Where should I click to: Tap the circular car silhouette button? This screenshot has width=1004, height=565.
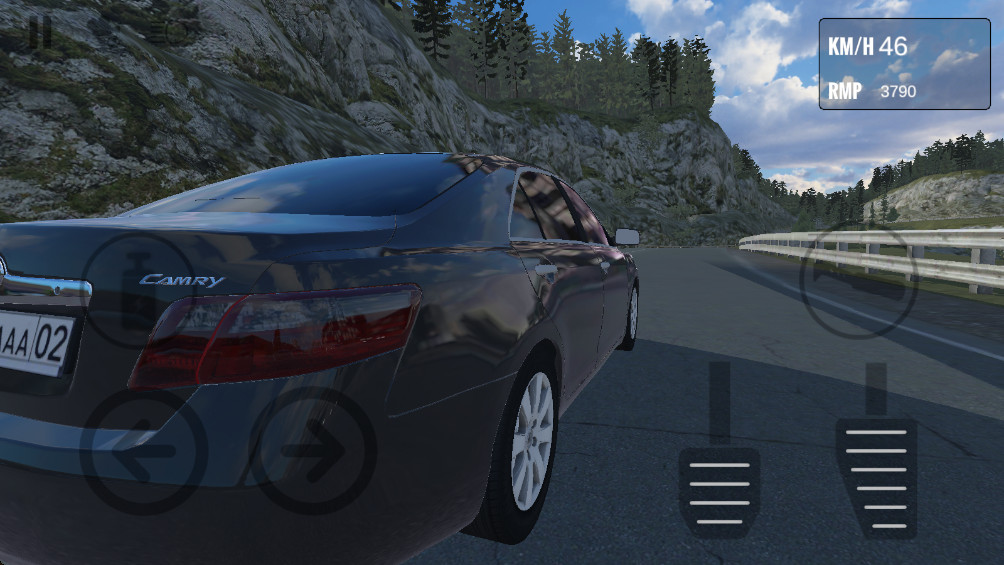click(857, 281)
